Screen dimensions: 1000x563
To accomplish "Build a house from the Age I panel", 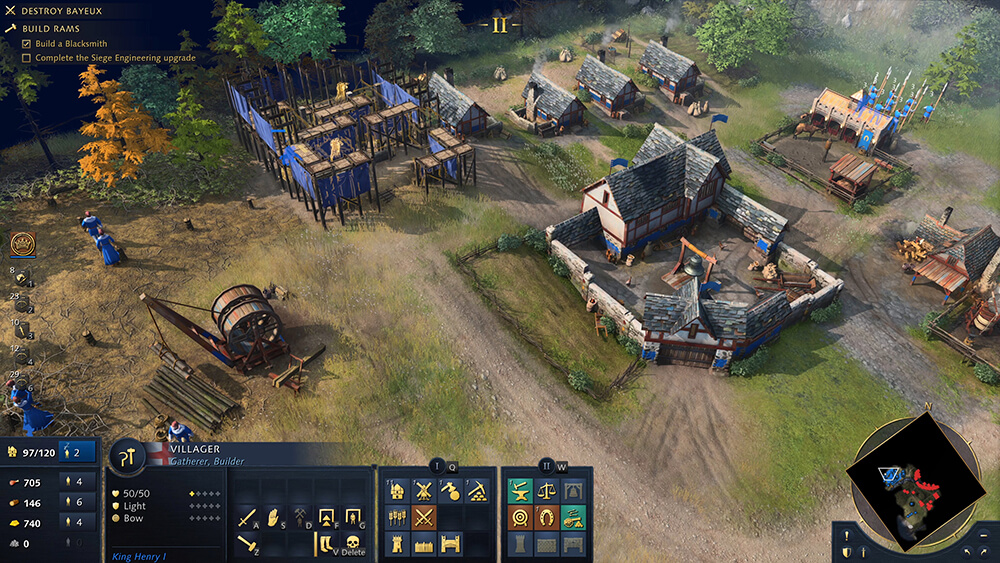I will [397, 491].
